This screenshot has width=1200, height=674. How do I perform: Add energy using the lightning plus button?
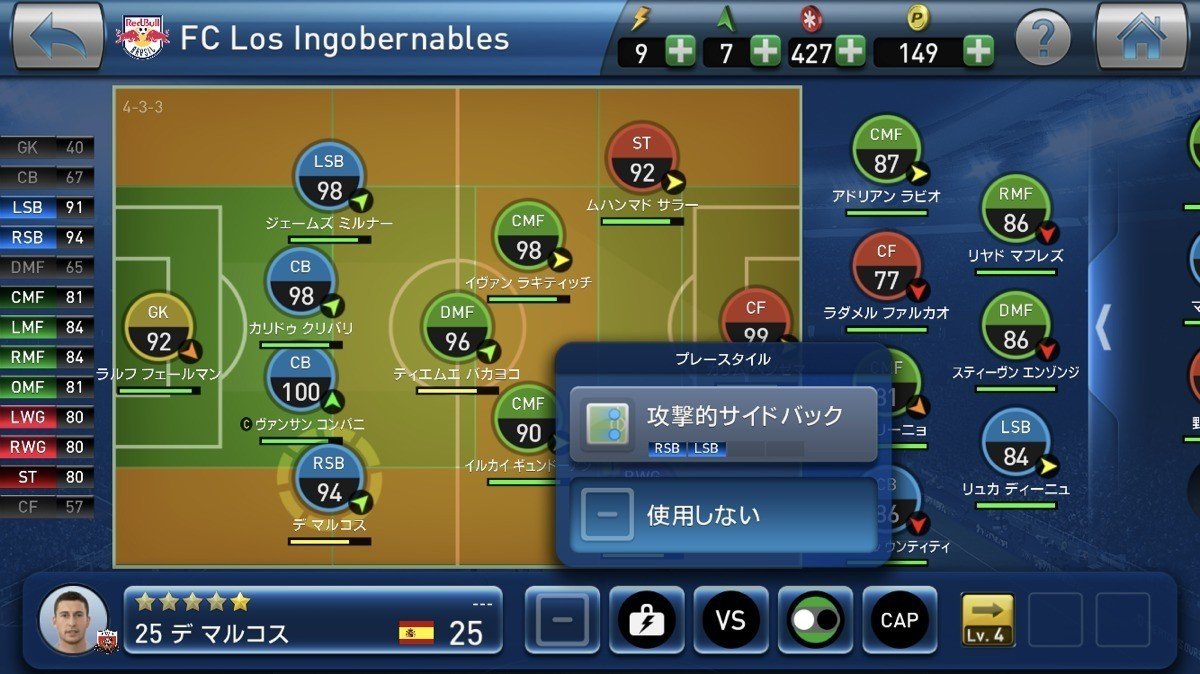point(680,51)
